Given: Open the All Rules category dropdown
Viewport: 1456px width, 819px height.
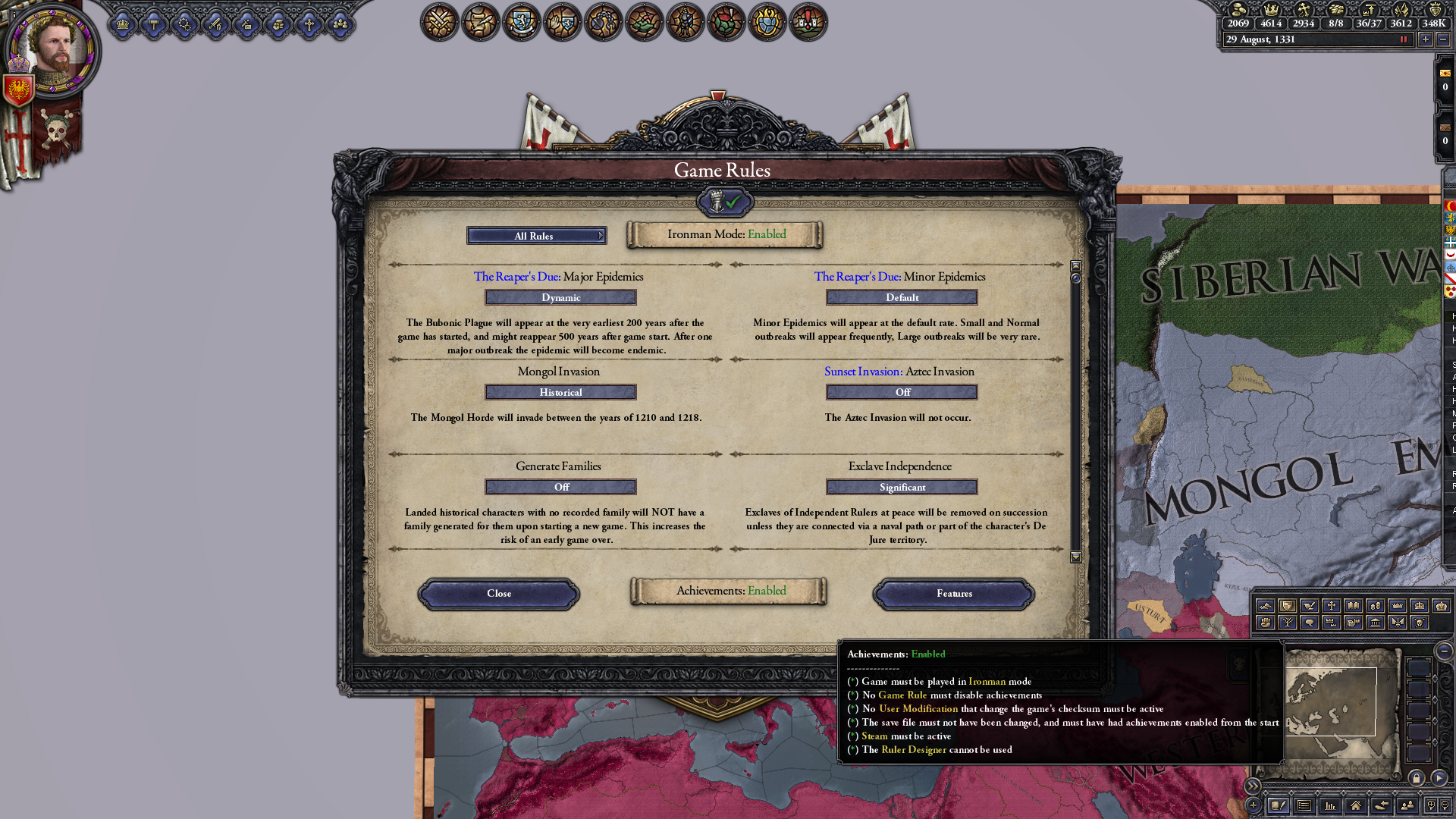Looking at the screenshot, I should [x=537, y=236].
